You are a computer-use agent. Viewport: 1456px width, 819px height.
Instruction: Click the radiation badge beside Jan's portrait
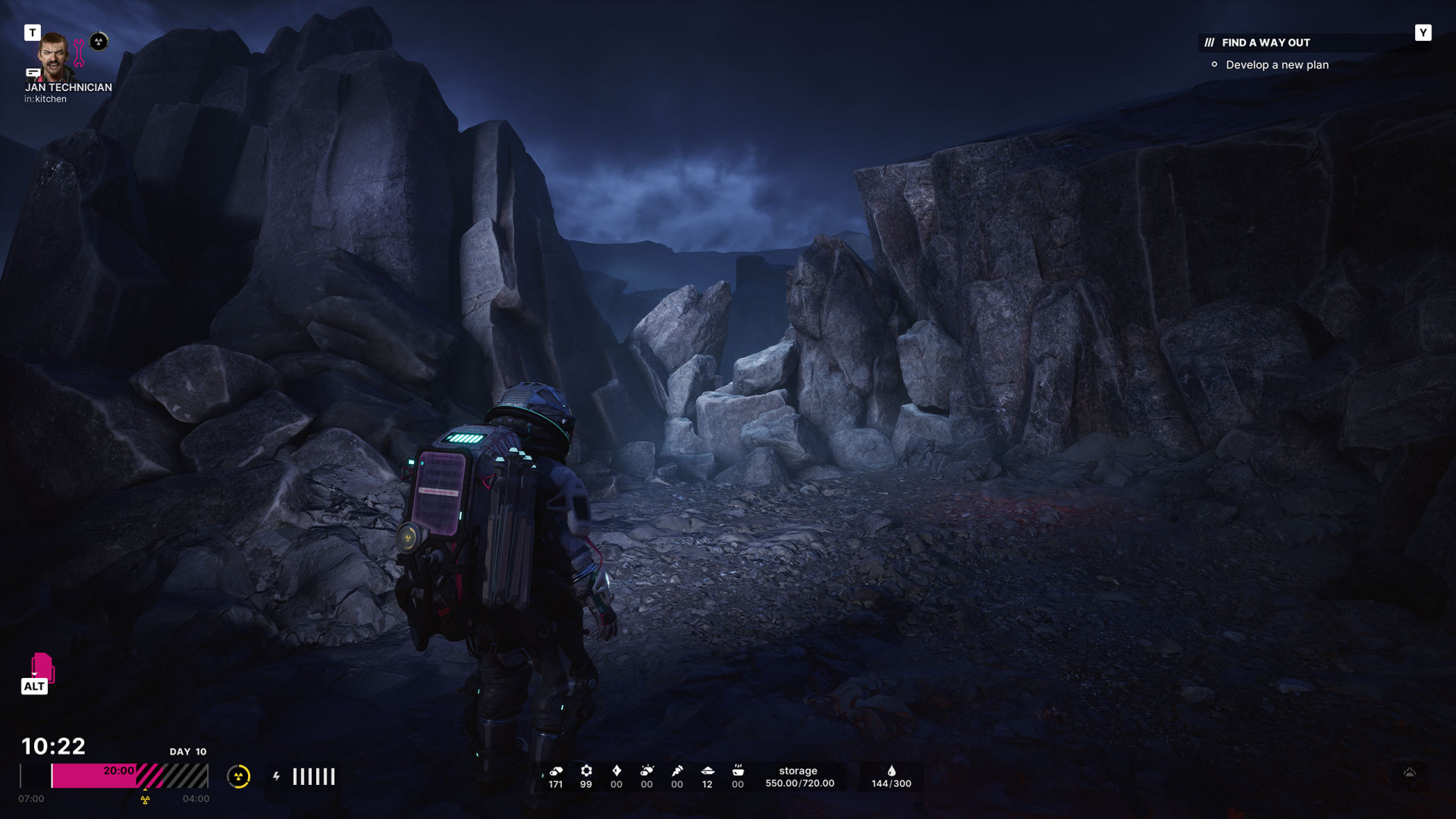[99, 42]
